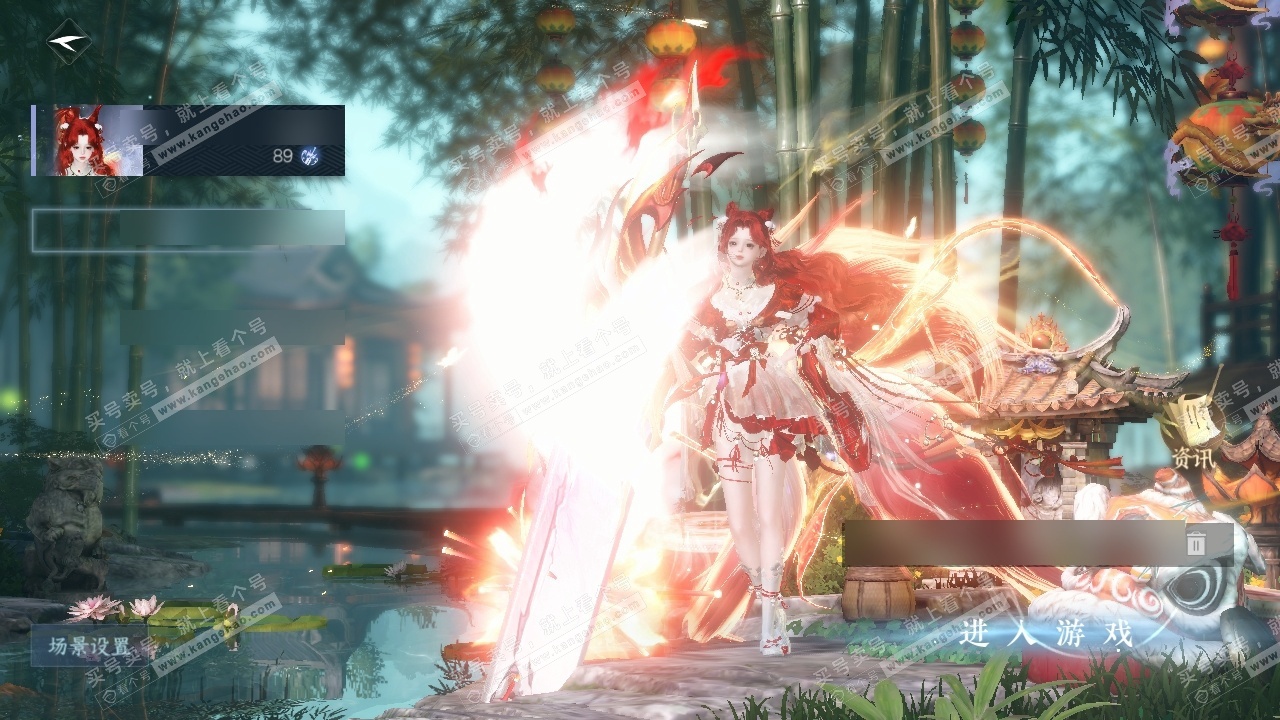The image size is (1280, 720).
Task: Go back using the top-left arrow icon
Action: (x=68, y=41)
